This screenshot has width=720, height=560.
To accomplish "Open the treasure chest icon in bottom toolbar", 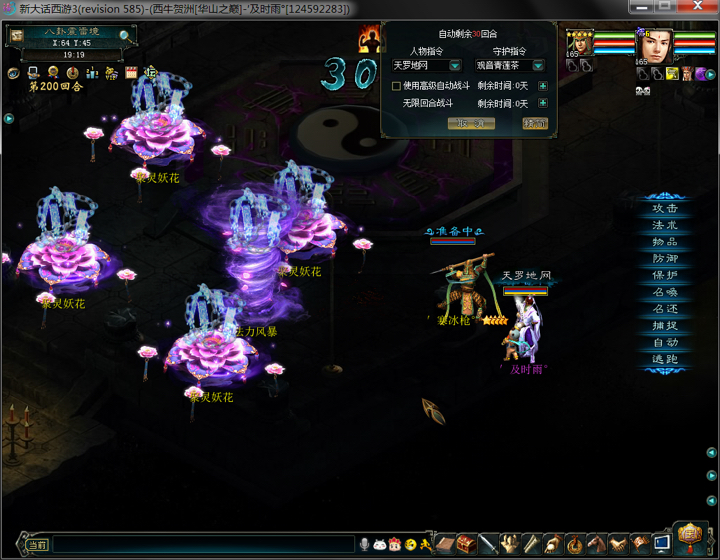I will (x=465, y=544).
